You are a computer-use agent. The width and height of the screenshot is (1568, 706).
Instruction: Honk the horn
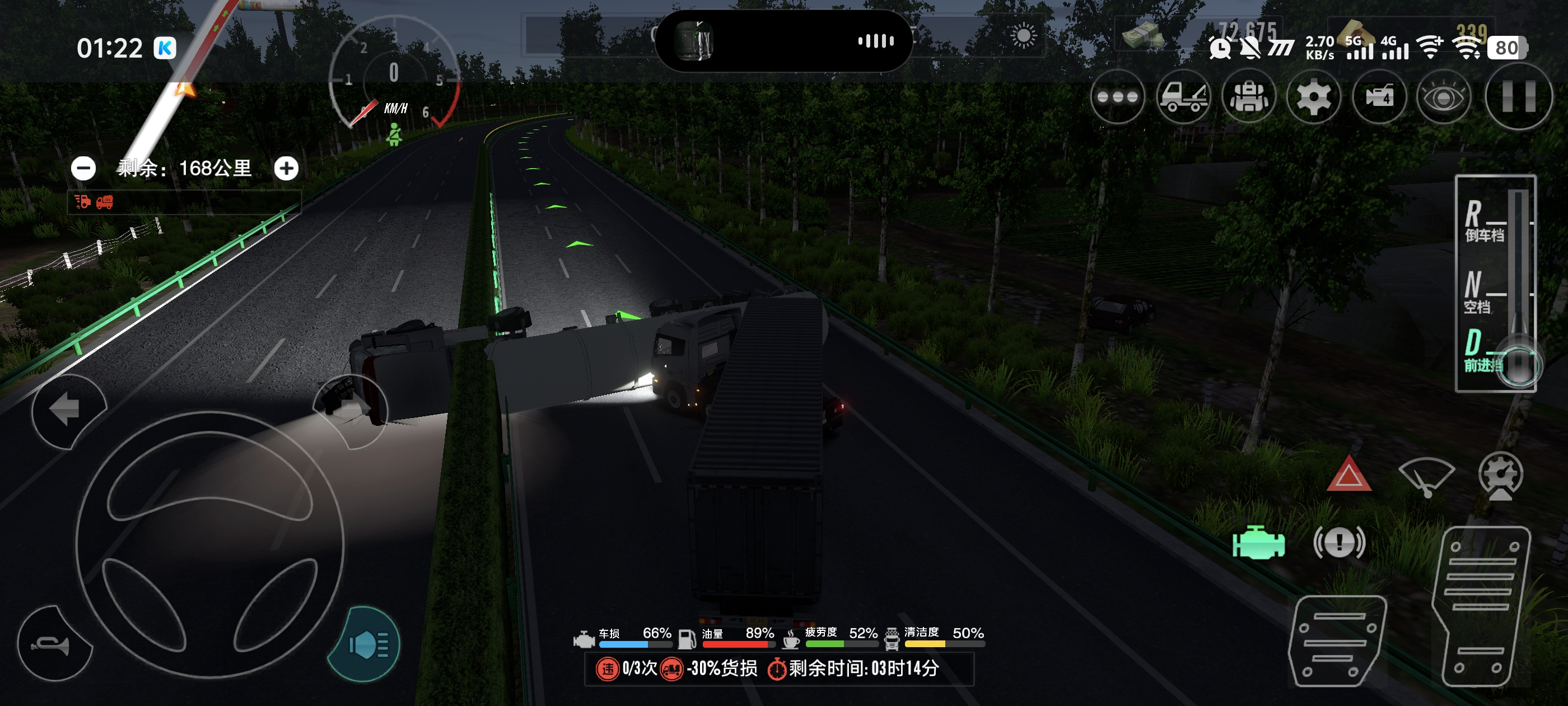pyautogui.click(x=54, y=644)
